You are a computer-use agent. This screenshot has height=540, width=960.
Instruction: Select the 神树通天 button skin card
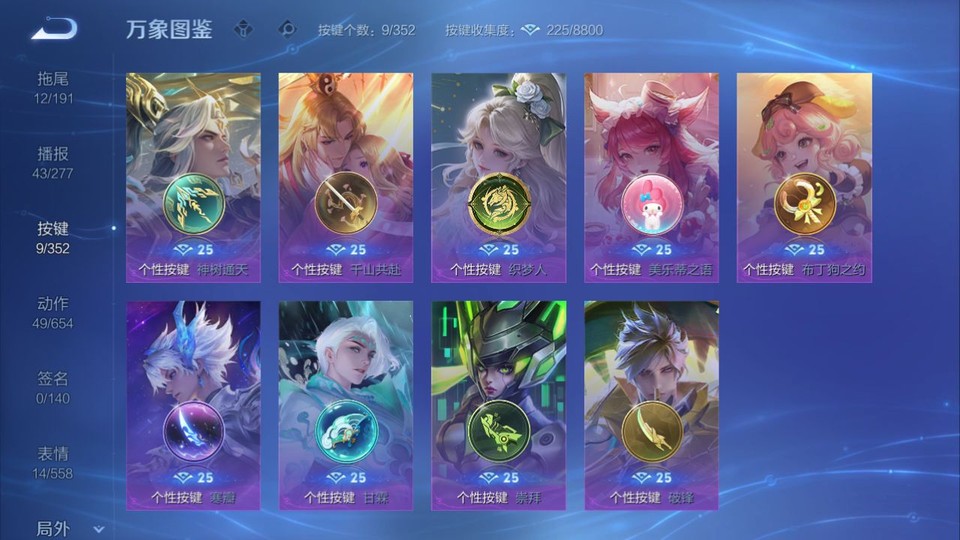(x=193, y=177)
